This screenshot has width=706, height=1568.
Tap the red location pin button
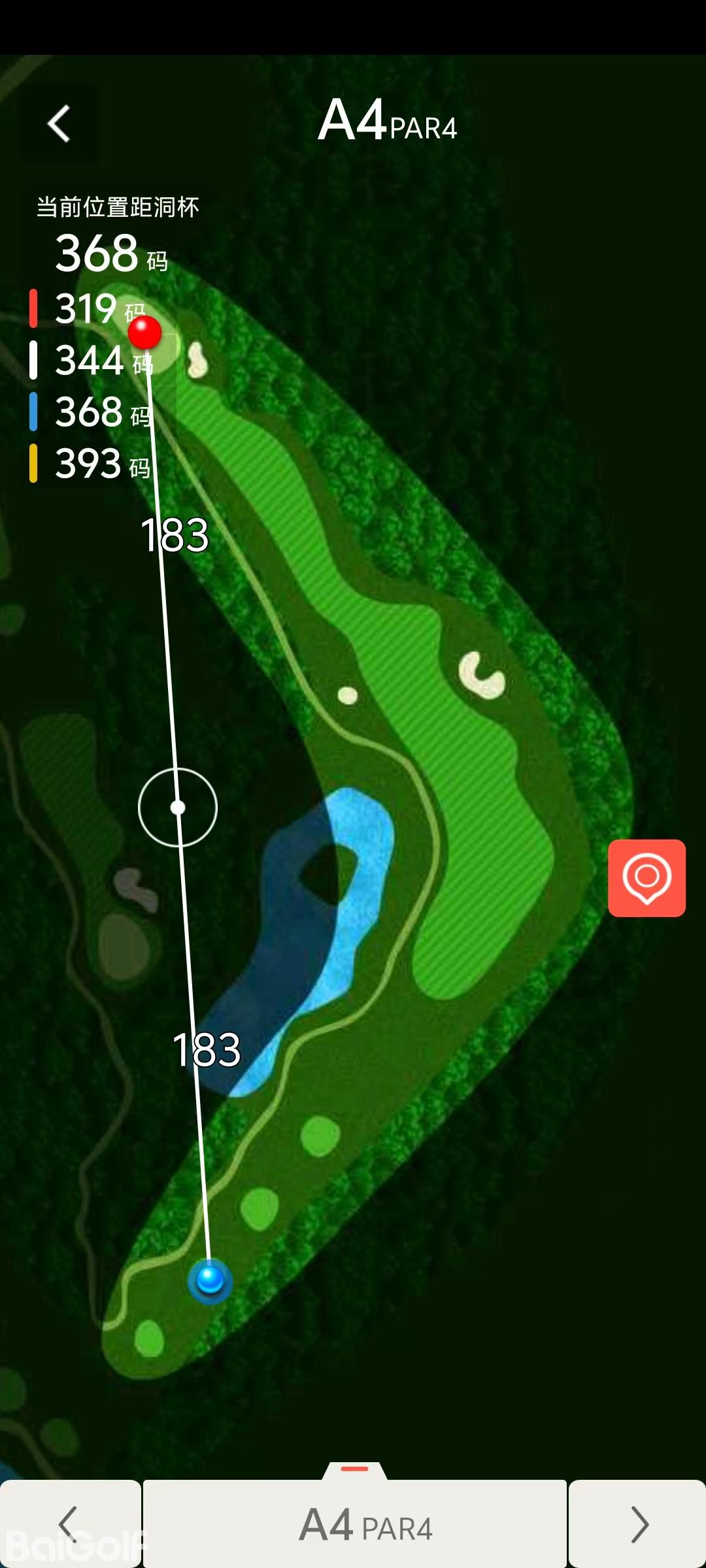pos(647,877)
